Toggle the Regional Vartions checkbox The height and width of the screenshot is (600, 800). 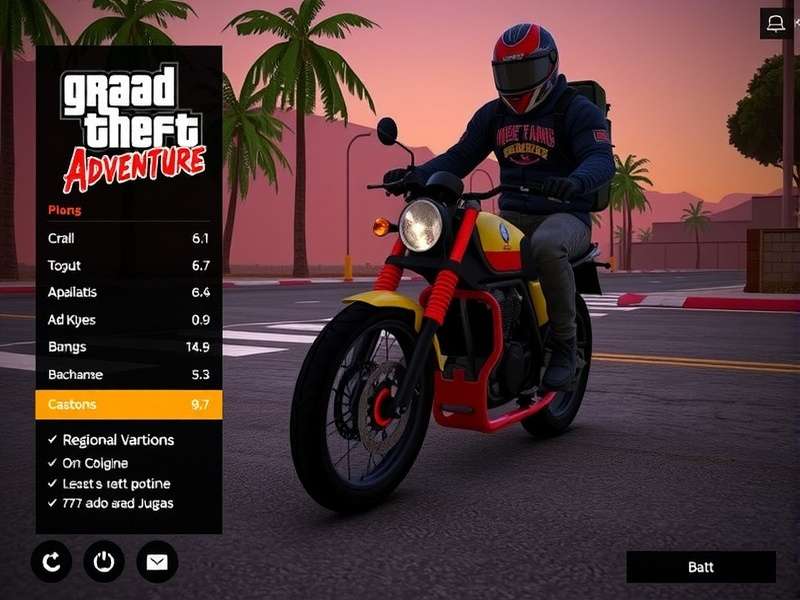pos(53,440)
